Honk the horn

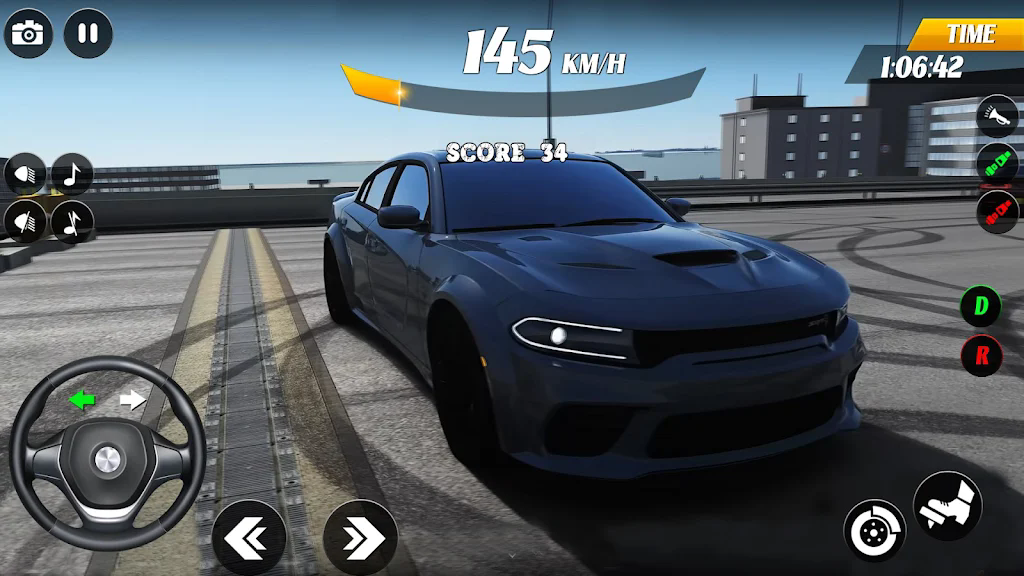pos(997,115)
